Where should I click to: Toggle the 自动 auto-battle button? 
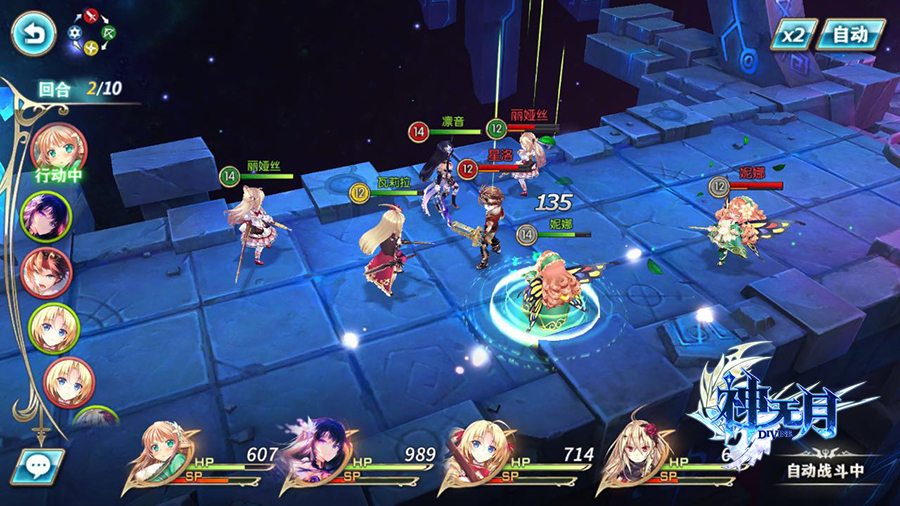tap(850, 34)
